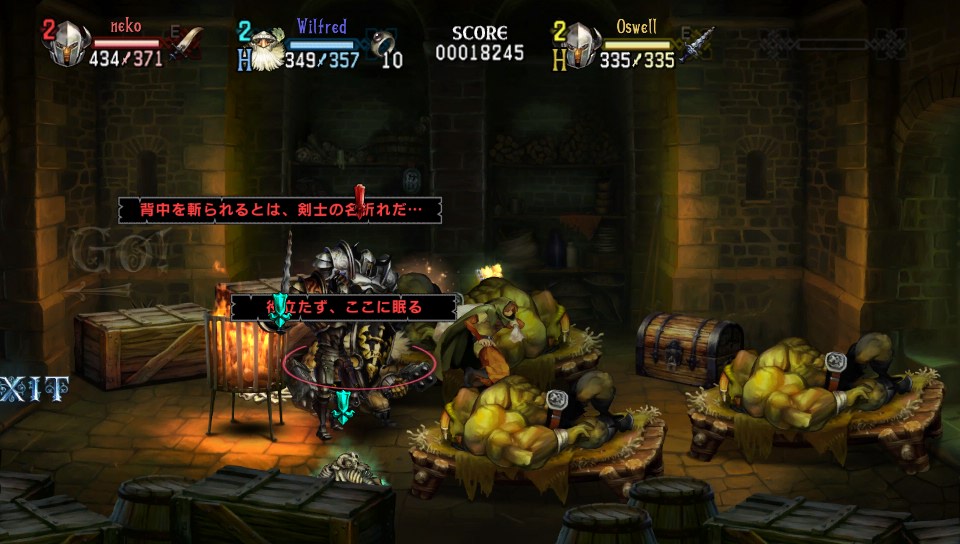Select Oswell's helmeted knight portrait

tap(581, 45)
